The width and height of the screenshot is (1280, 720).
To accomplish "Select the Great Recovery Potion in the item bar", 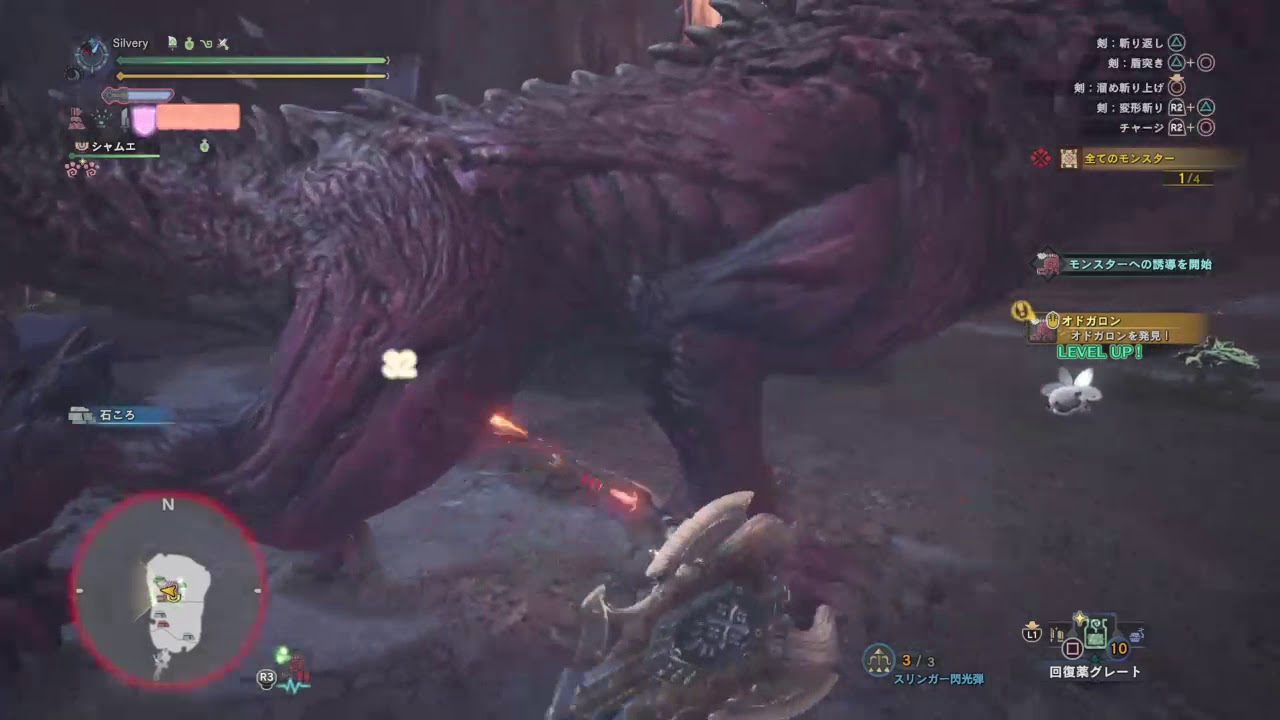I will point(1095,633).
